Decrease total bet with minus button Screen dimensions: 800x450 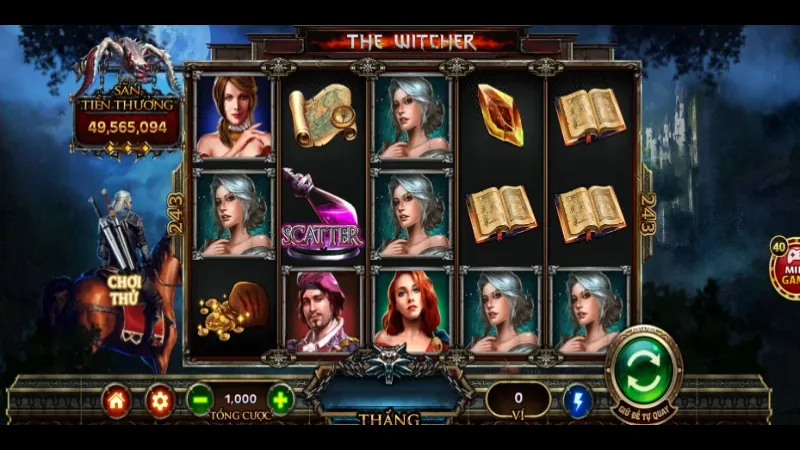[x=199, y=401]
